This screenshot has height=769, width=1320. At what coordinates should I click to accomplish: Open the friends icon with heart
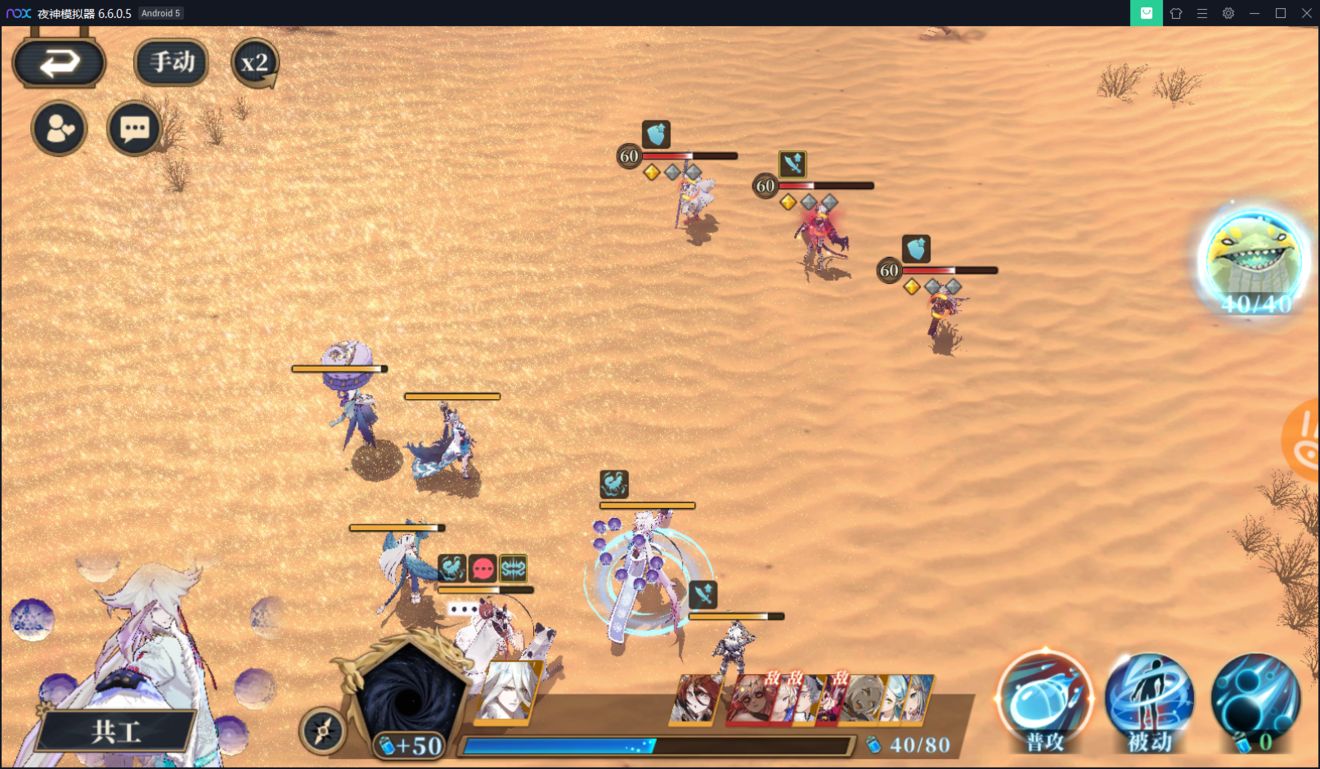pyautogui.click(x=59, y=128)
